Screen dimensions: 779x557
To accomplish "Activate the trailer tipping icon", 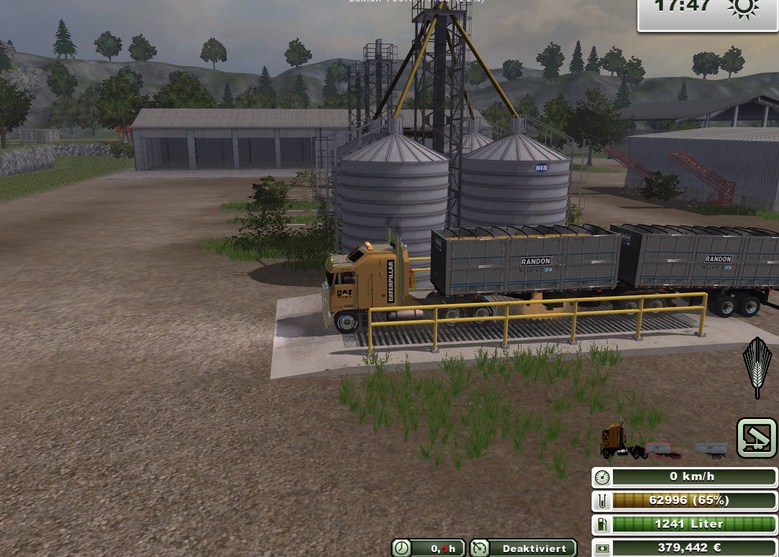I will point(757,438).
